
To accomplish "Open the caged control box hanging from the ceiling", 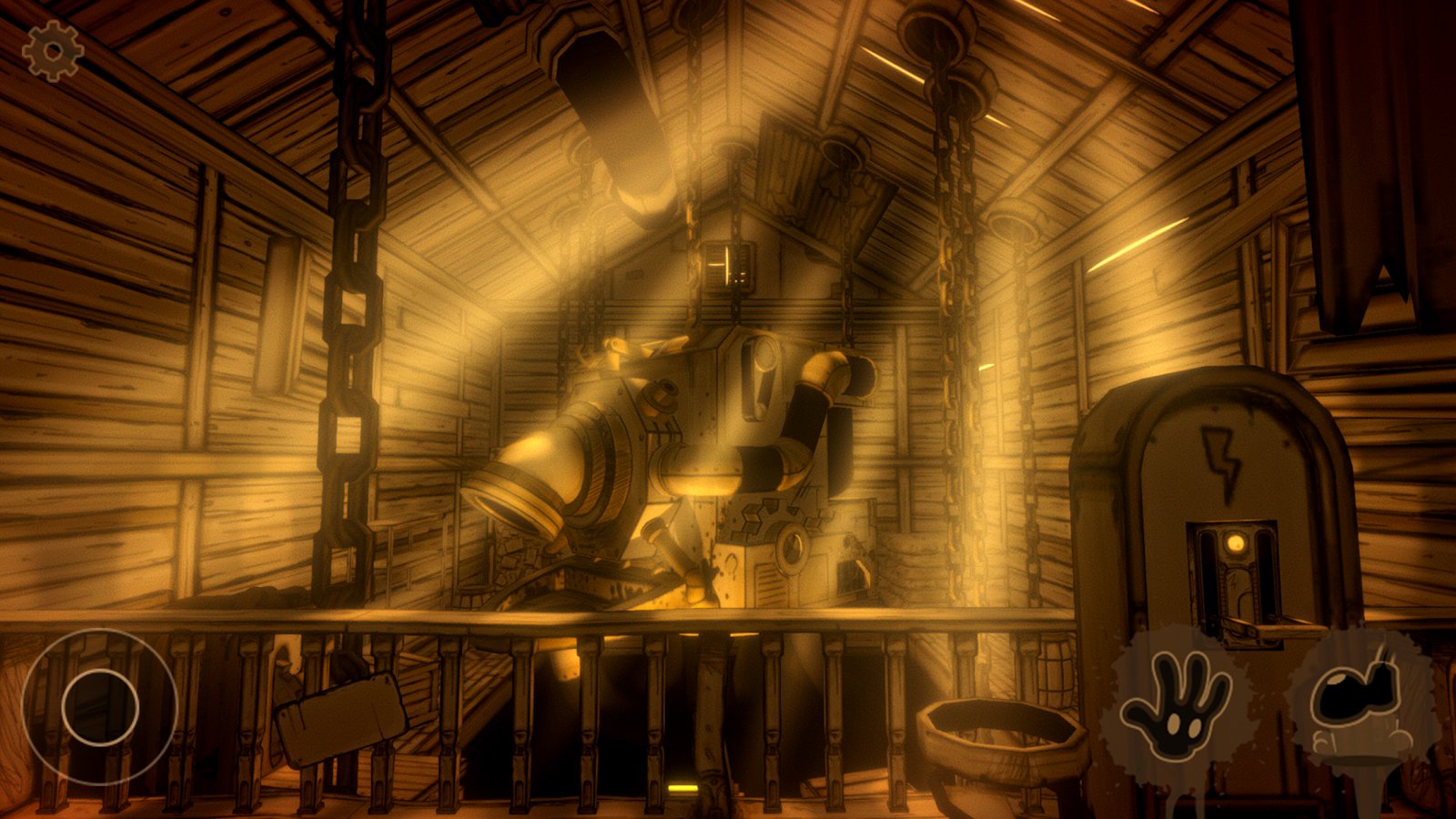I will pos(726,266).
